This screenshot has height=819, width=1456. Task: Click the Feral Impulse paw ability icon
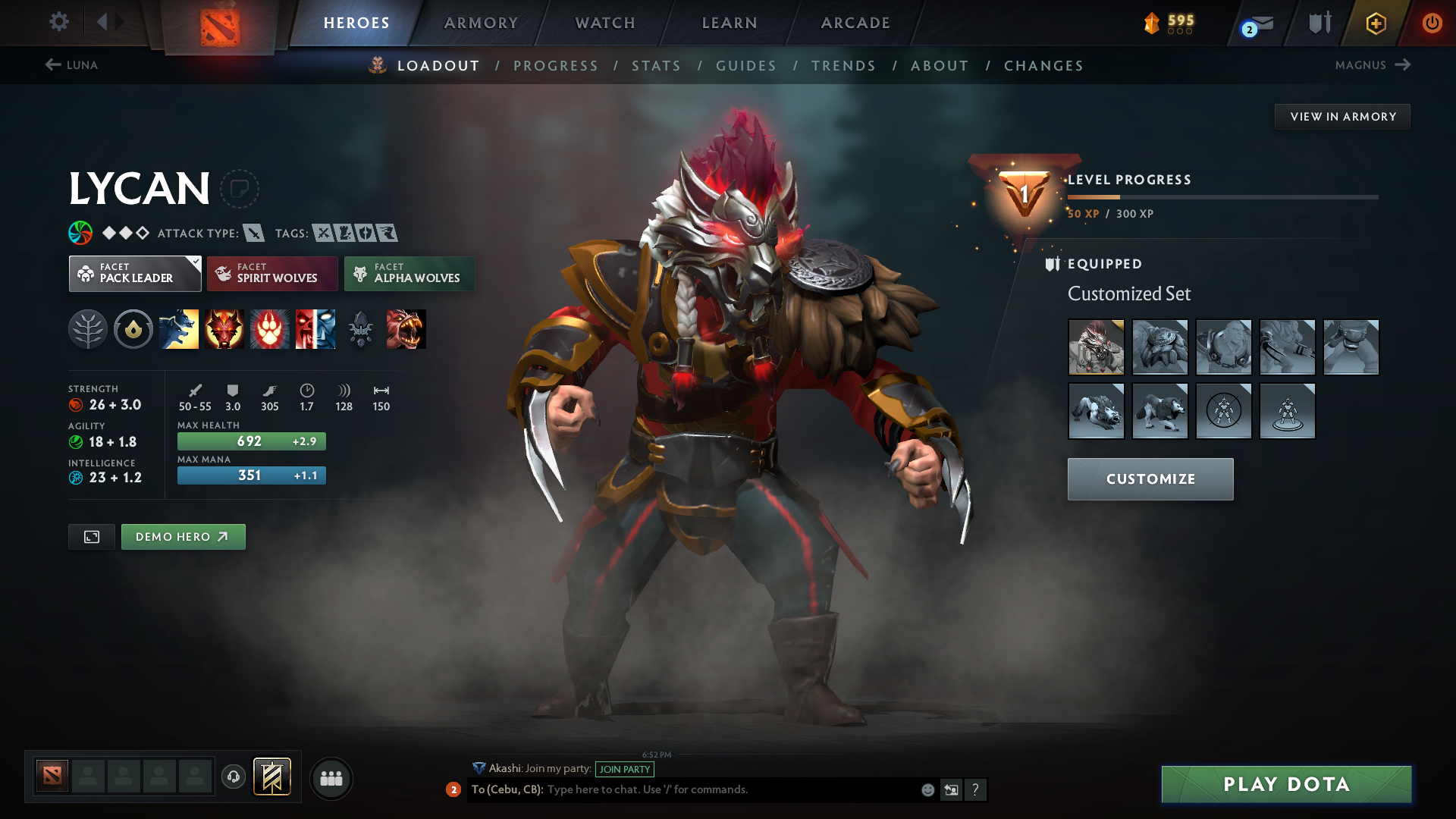pyautogui.click(x=270, y=329)
